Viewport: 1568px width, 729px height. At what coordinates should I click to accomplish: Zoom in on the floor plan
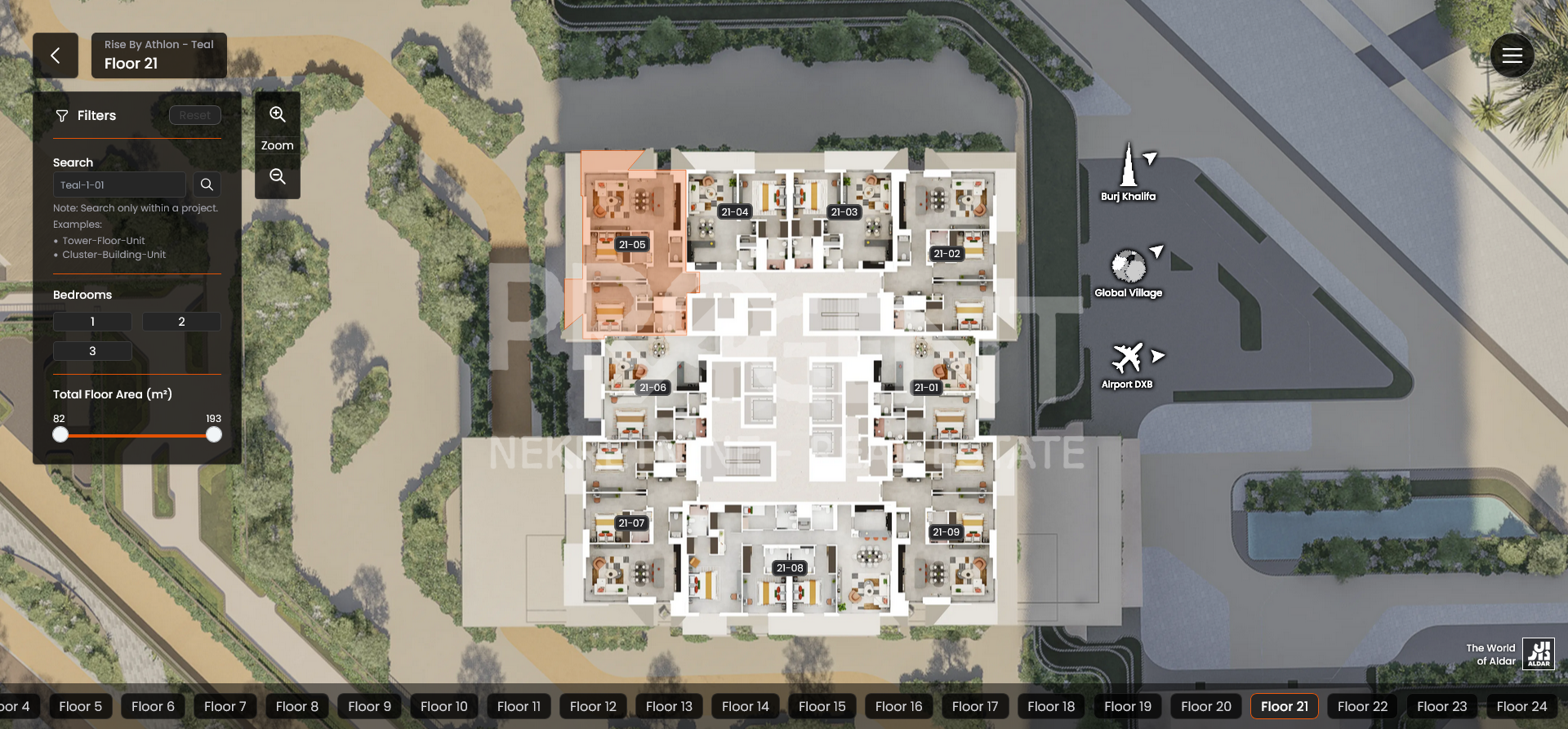click(278, 115)
